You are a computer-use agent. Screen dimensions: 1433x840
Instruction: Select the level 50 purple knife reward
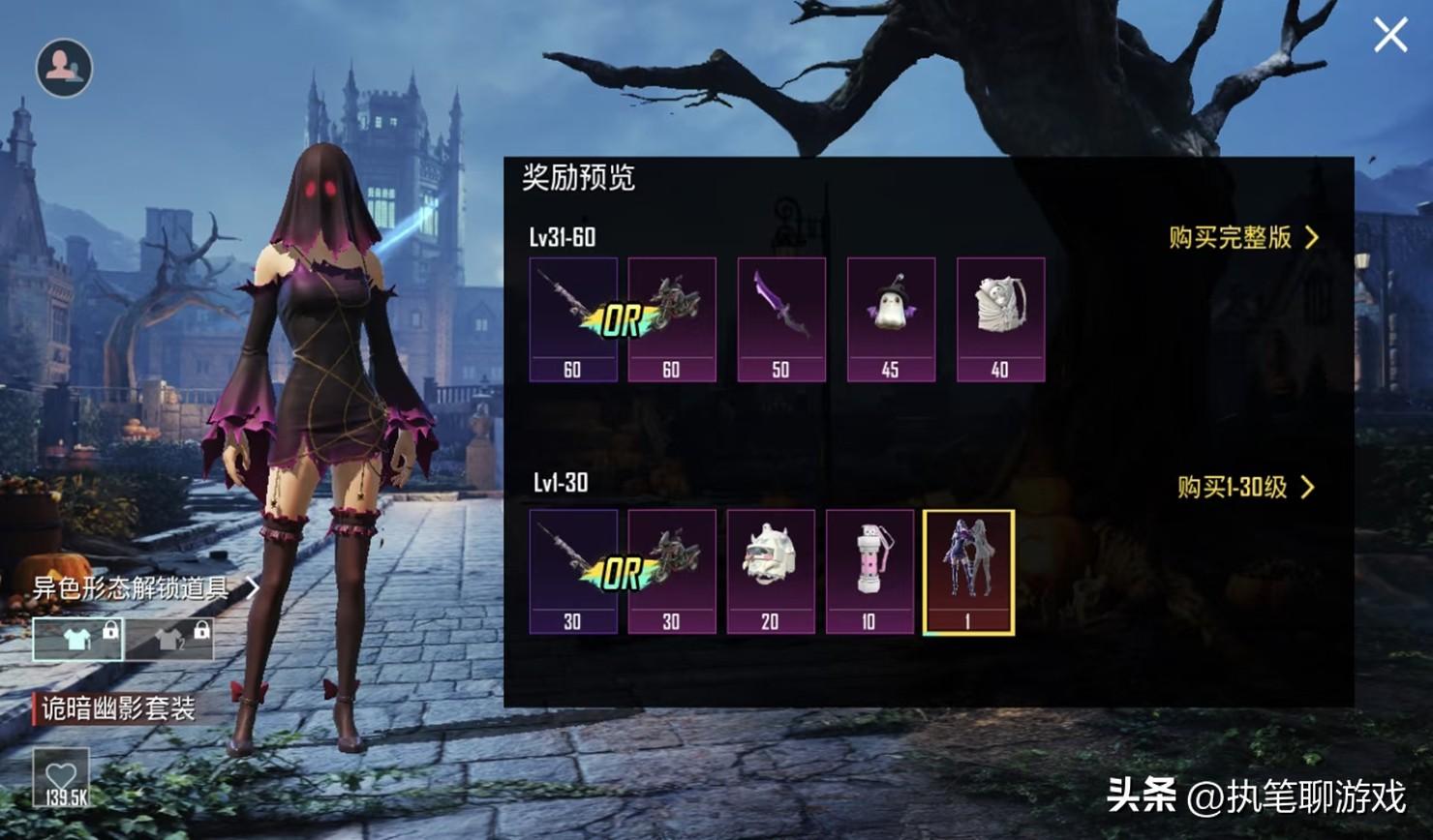click(x=781, y=319)
